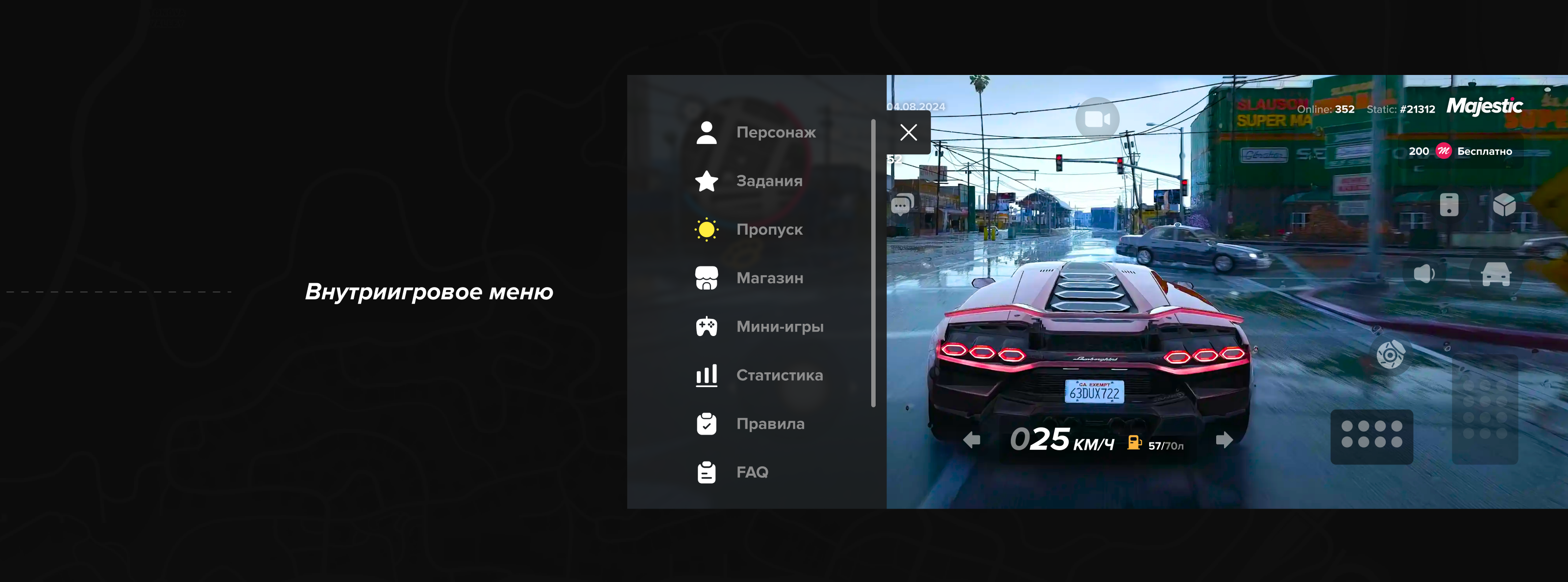Show the Статистика page
This screenshot has height=582, width=1568.
click(x=779, y=375)
